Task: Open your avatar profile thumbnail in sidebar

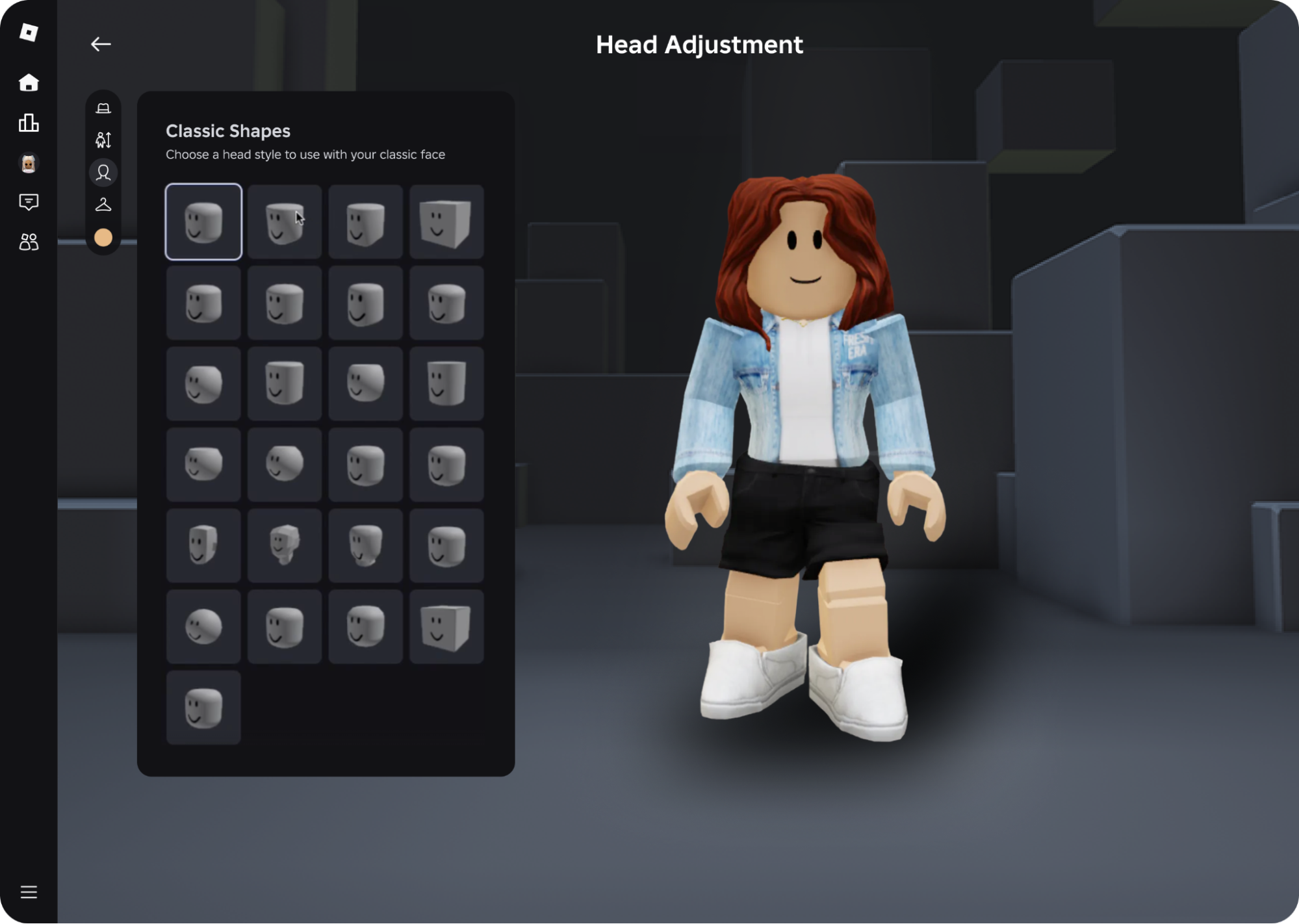Action: [29, 162]
